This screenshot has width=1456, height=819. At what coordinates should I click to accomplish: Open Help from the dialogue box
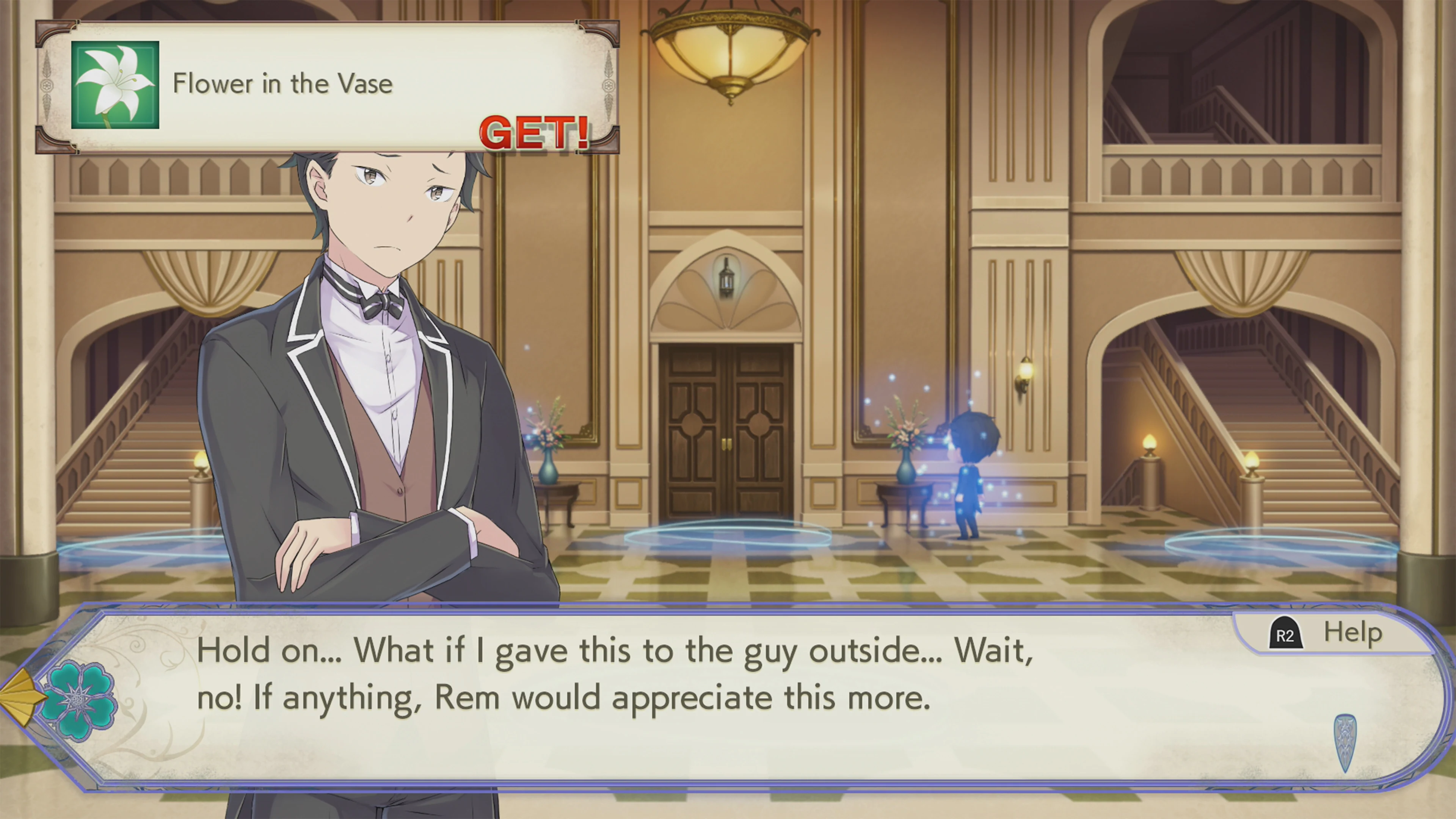tap(1326, 634)
